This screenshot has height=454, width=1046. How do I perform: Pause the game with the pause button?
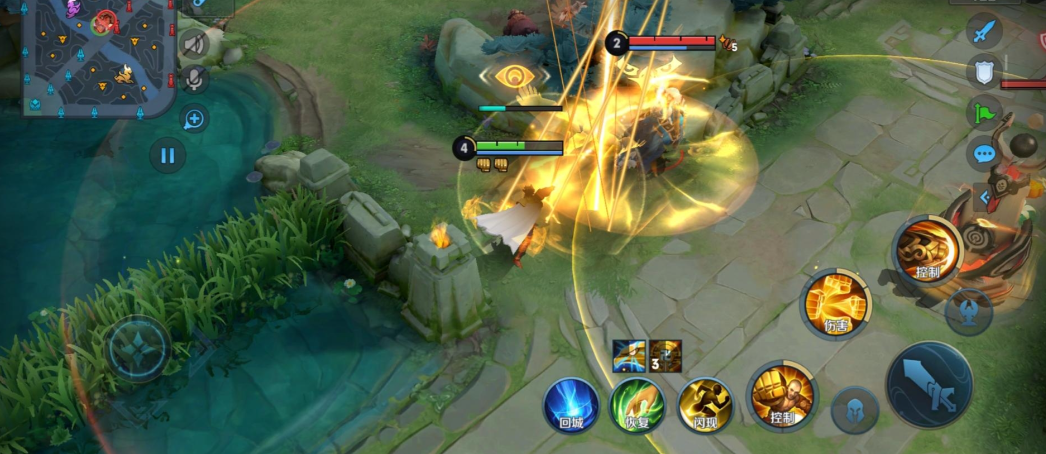167,155
